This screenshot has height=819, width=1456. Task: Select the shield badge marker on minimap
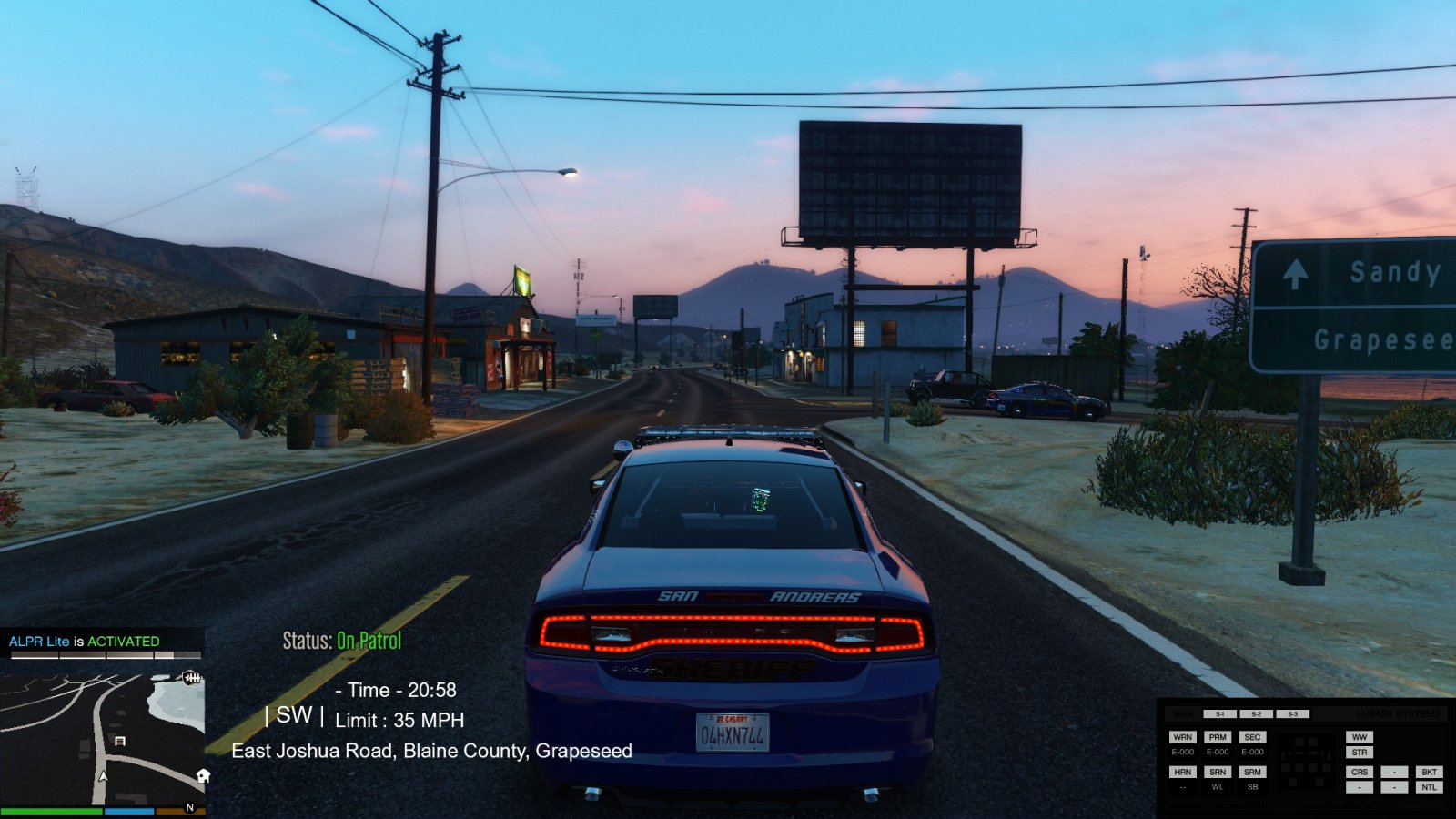(191, 678)
